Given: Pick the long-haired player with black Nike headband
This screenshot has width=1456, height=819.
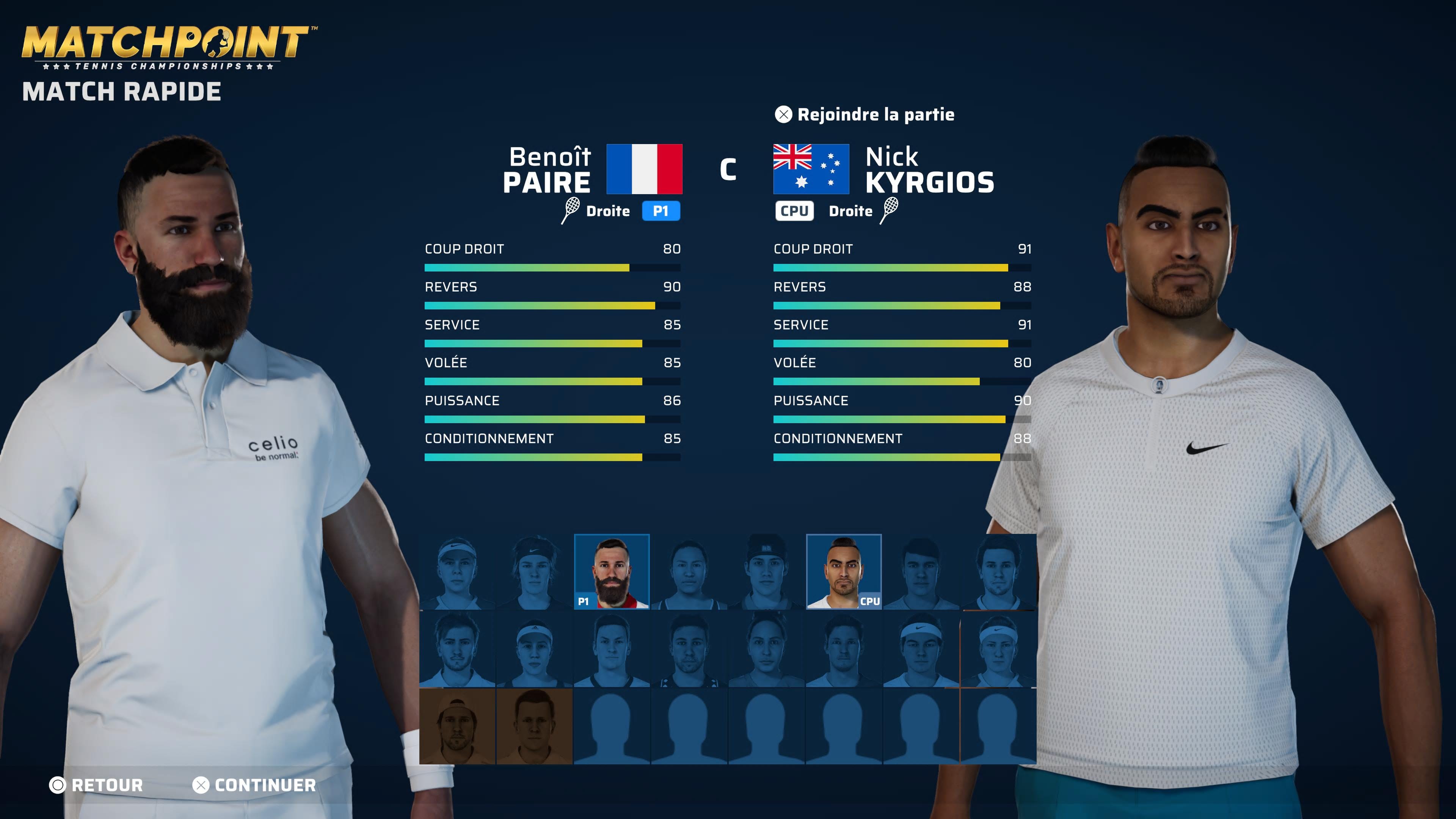Looking at the screenshot, I should click(534, 571).
